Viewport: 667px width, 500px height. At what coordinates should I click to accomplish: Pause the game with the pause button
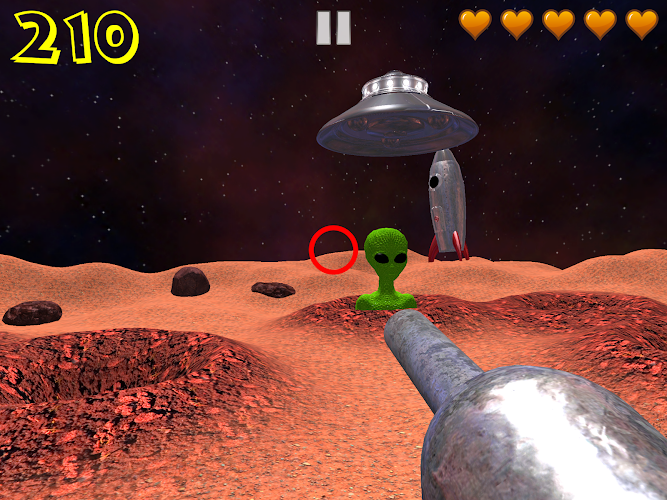tap(333, 28)
